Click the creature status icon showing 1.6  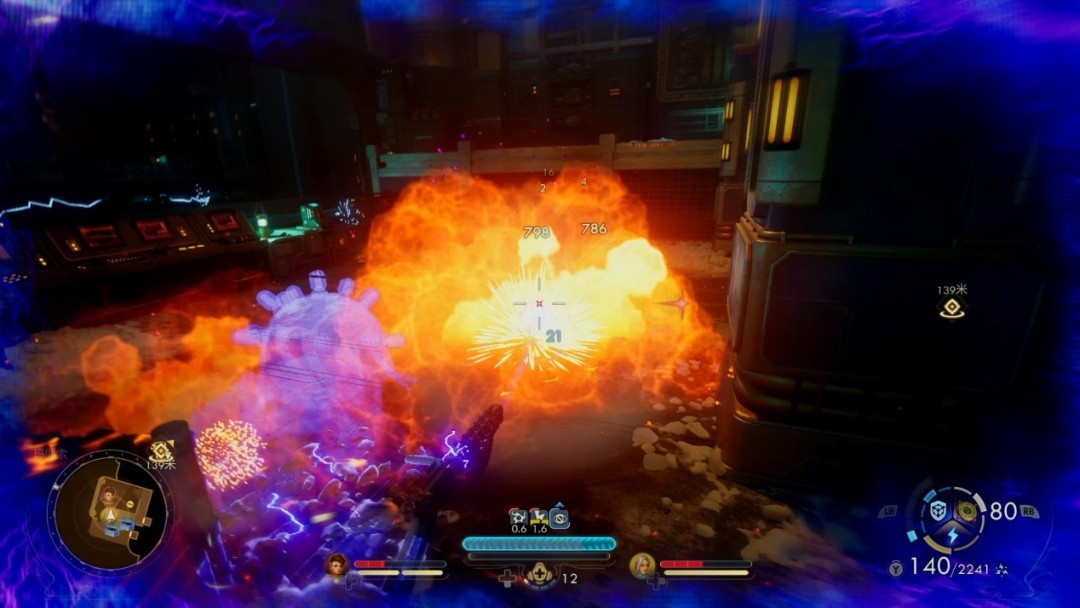click(539, 517)
